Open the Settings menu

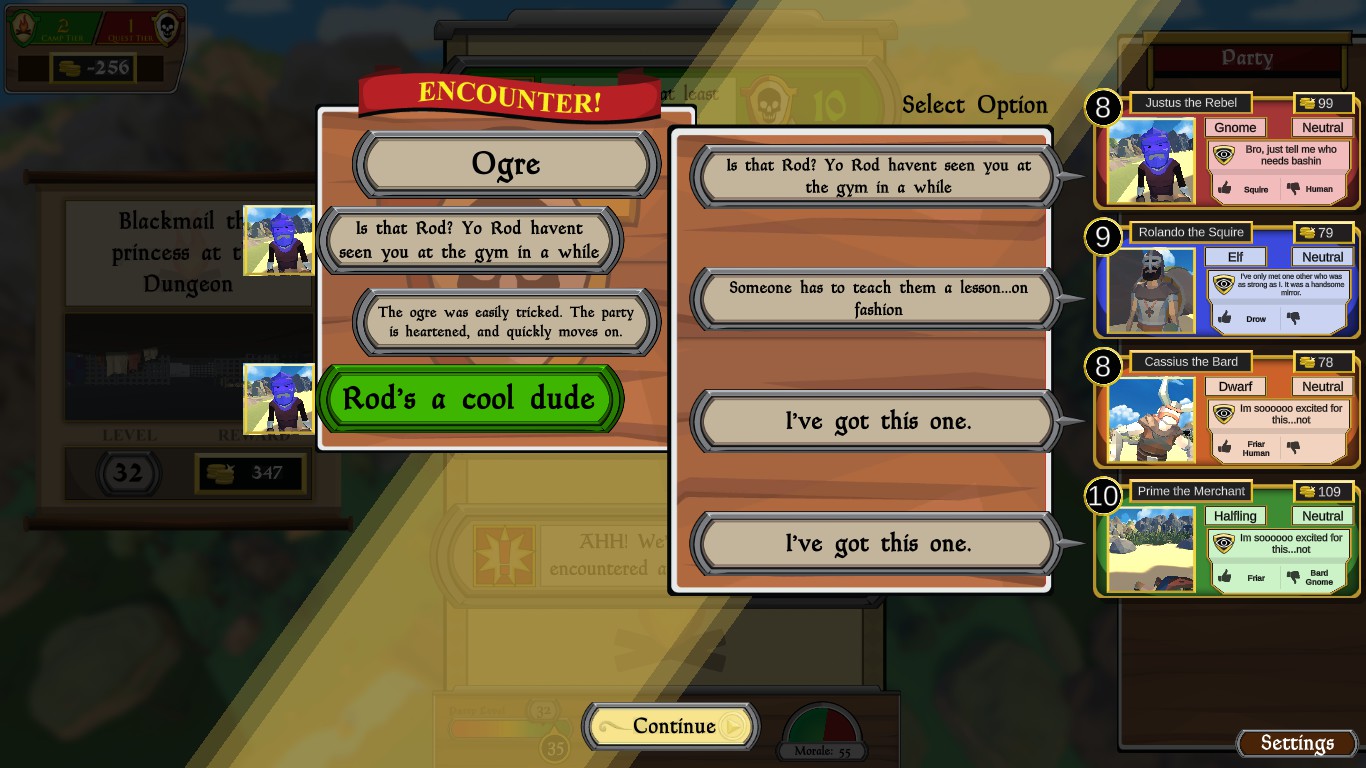[1296, 743]
